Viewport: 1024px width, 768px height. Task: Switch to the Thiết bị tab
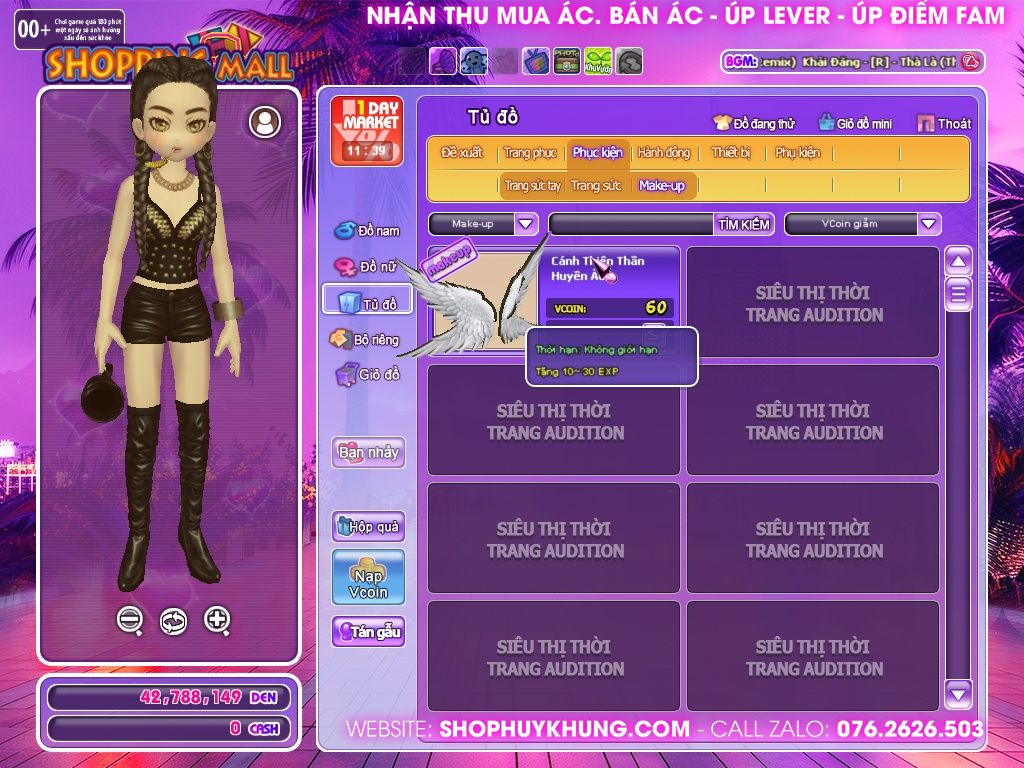coord(731,153)
